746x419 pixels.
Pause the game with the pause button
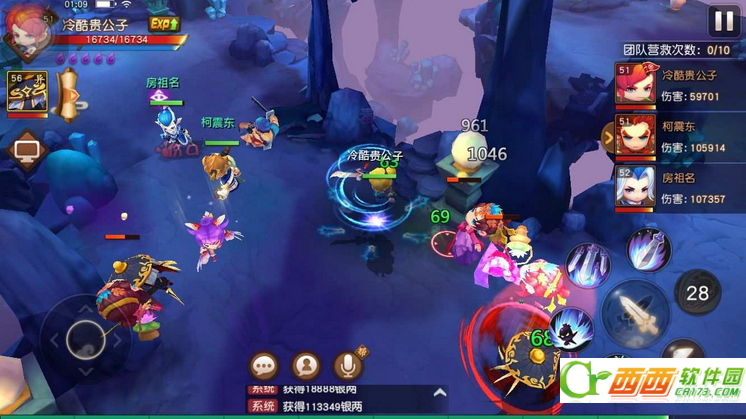point(721,21)
